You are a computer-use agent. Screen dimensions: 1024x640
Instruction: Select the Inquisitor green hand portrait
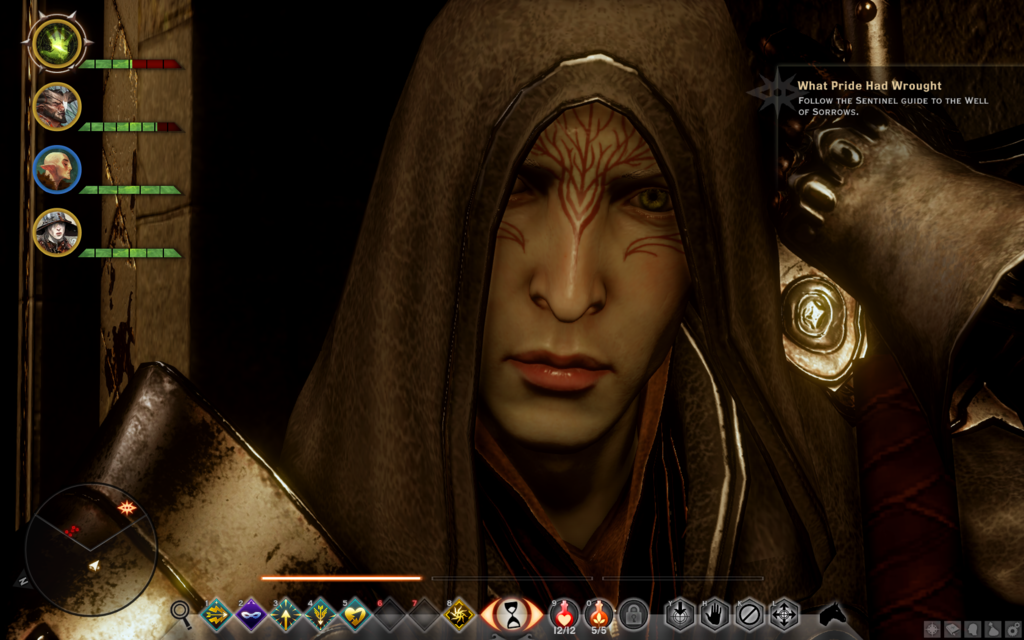[x=56, y=43]
